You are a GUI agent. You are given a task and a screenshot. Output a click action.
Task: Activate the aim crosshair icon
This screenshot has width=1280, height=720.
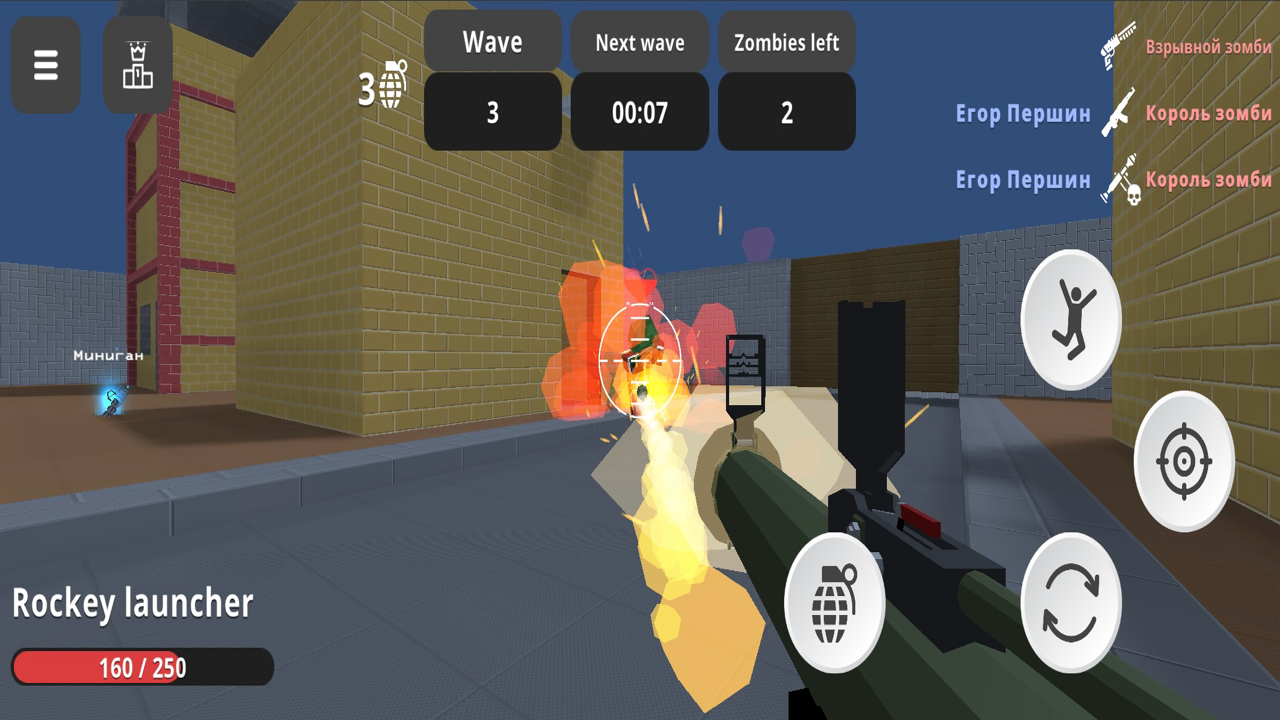pyautogui.click(x=1183, y=462)
